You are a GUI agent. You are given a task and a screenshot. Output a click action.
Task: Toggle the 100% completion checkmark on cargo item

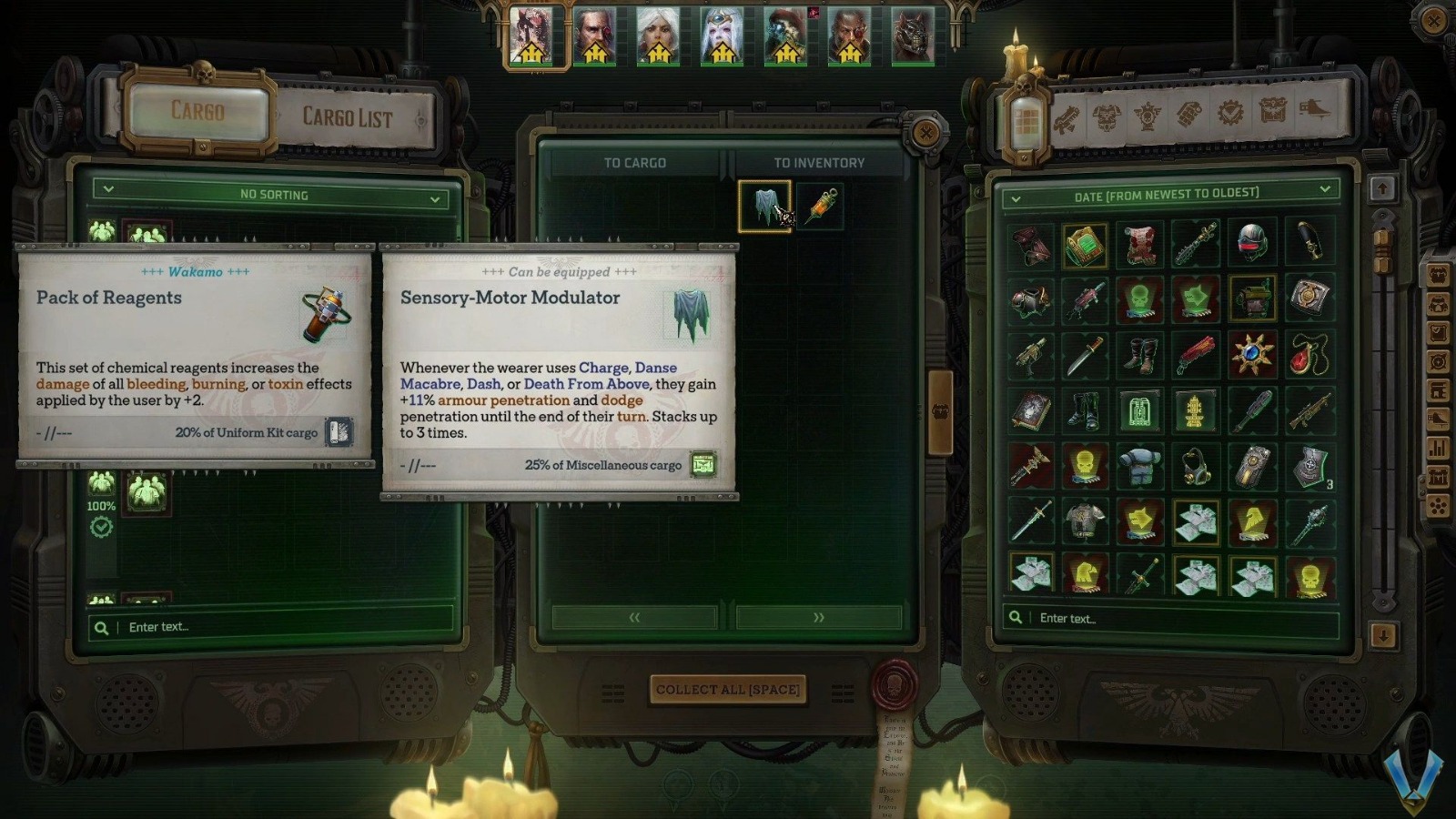click(x=102, y=525)
